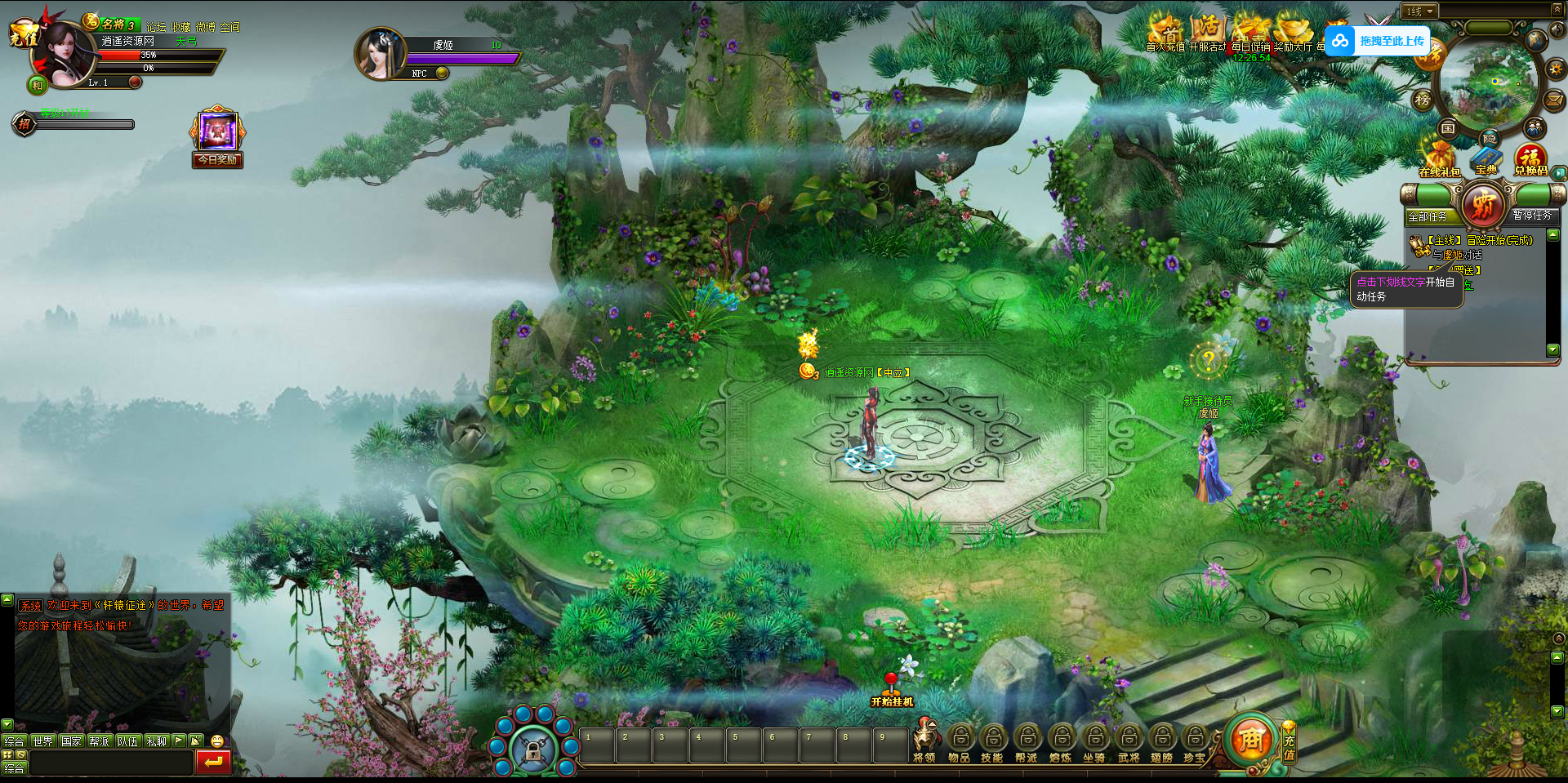
Task: Toggle the sound speaker icon
Action: tap(1557, 30)
